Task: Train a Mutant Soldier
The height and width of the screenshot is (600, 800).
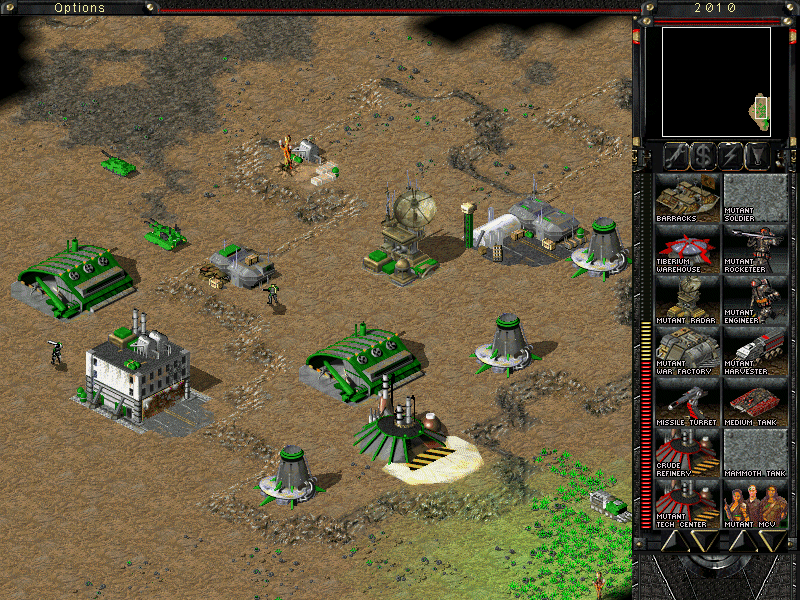Action: [755, 197]
